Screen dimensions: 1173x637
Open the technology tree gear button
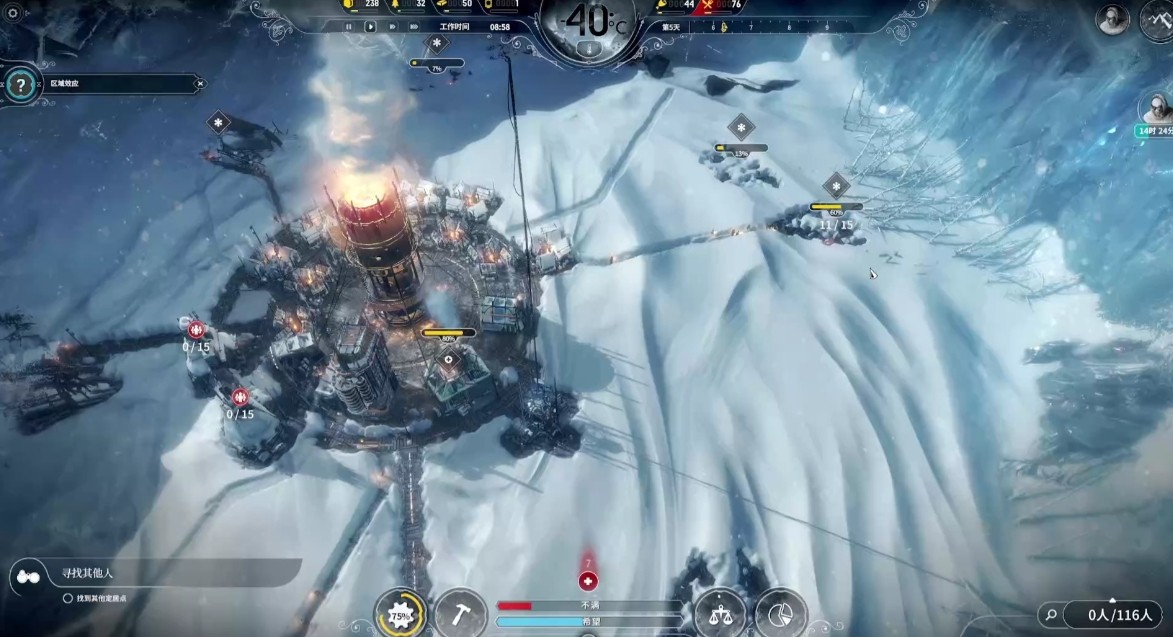click(401, 614)
